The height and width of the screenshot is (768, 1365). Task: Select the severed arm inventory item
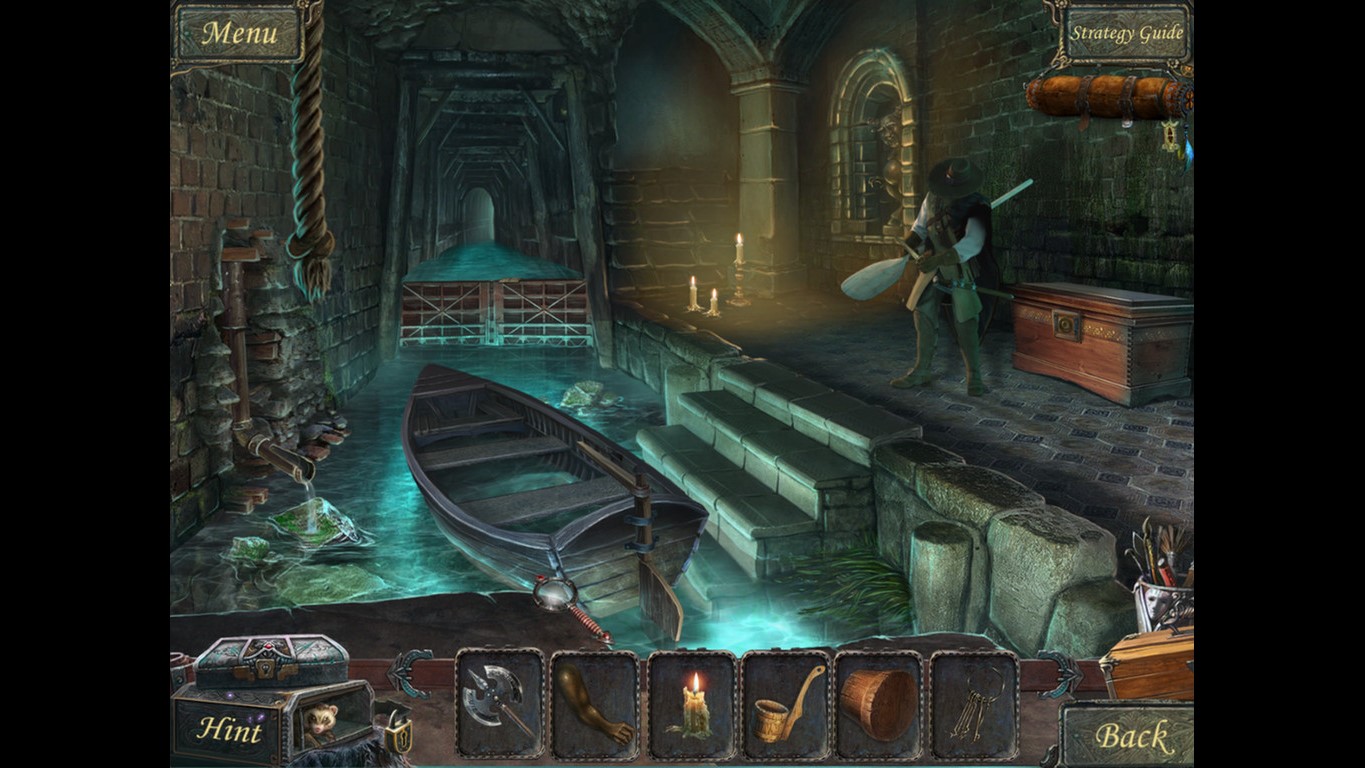pyautogui.click(x=592, y=701)
